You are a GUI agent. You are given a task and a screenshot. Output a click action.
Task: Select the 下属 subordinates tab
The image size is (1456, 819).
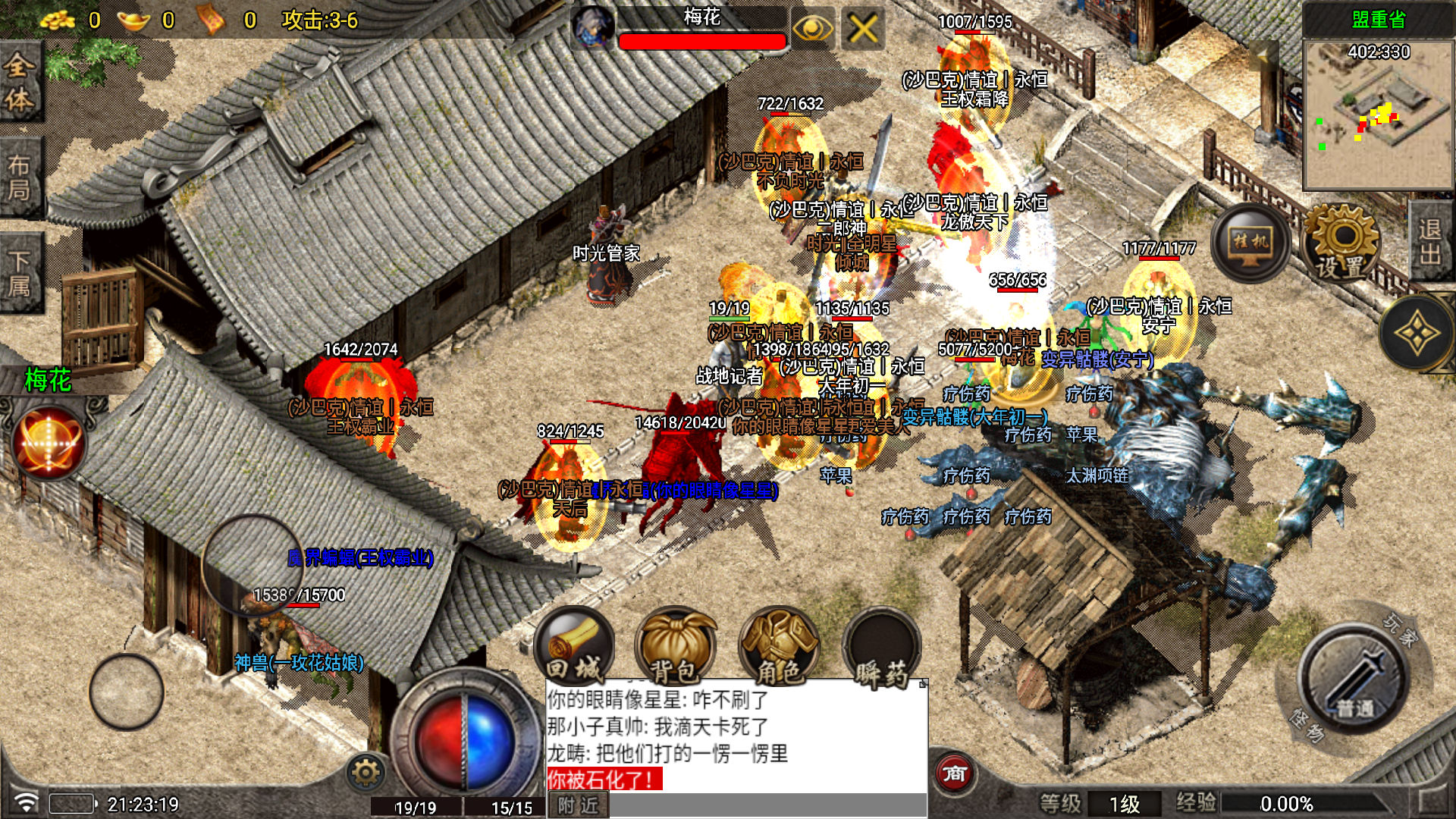point(20,273)
